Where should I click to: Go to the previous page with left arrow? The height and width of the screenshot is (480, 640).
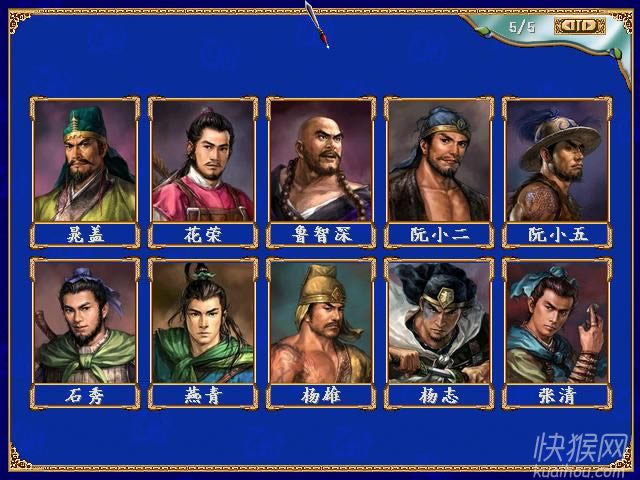pos(569,26)
